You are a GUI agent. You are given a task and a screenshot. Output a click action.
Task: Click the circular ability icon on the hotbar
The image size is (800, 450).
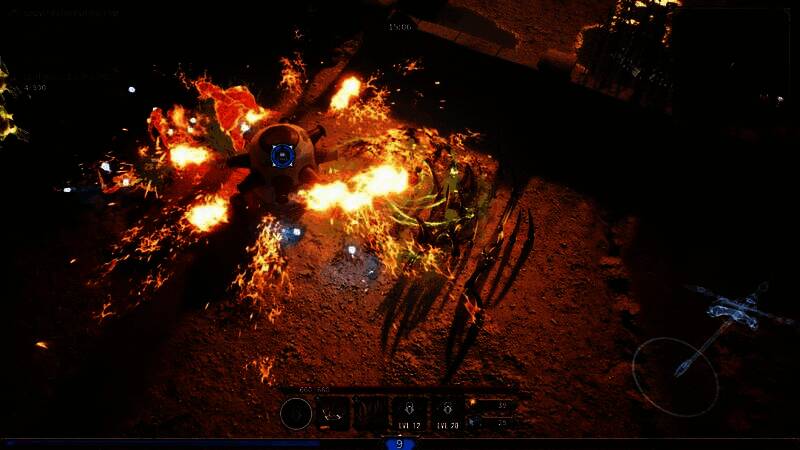[296, 413]
